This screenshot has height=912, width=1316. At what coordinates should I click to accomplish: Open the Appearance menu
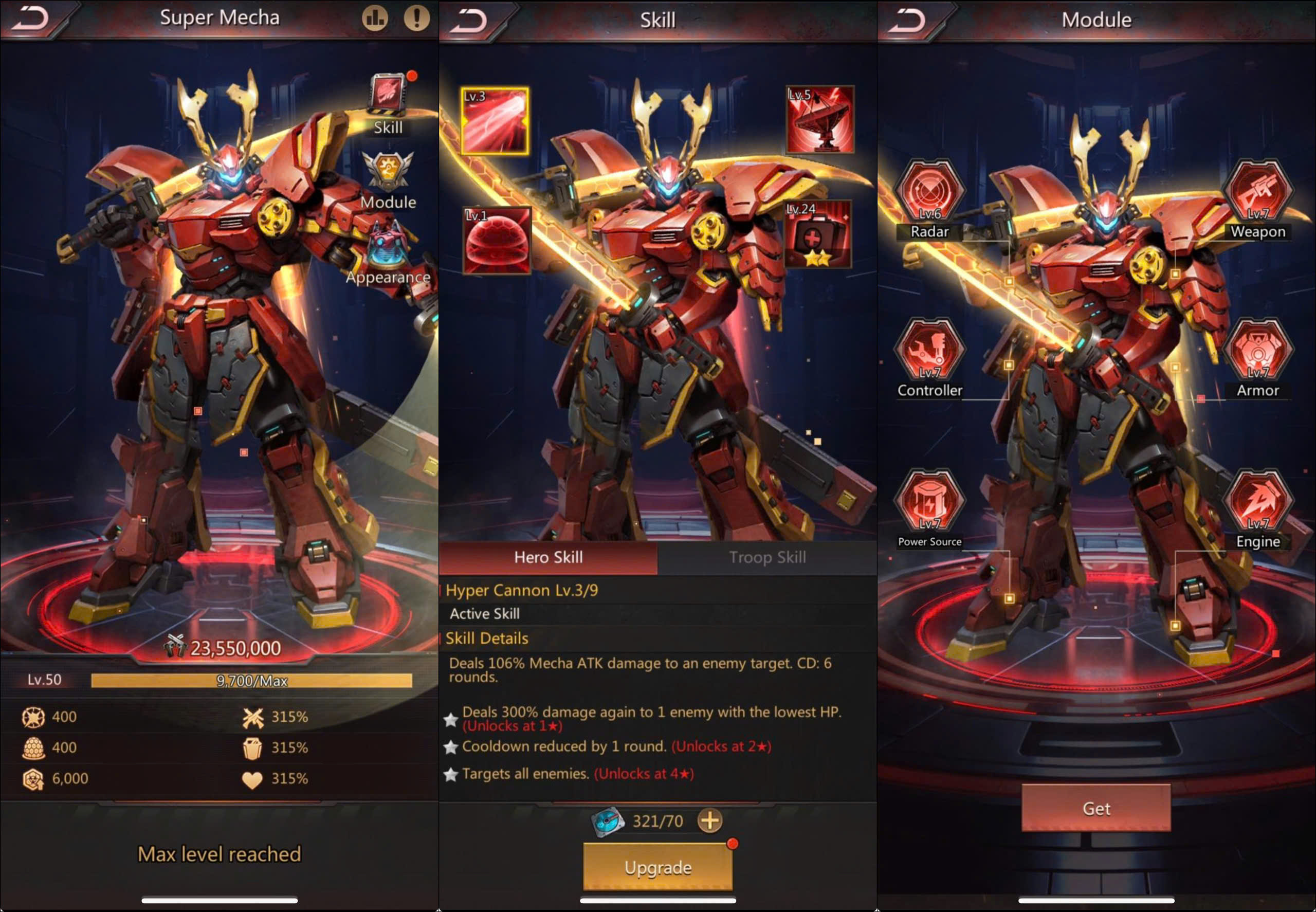coord(389,251)
